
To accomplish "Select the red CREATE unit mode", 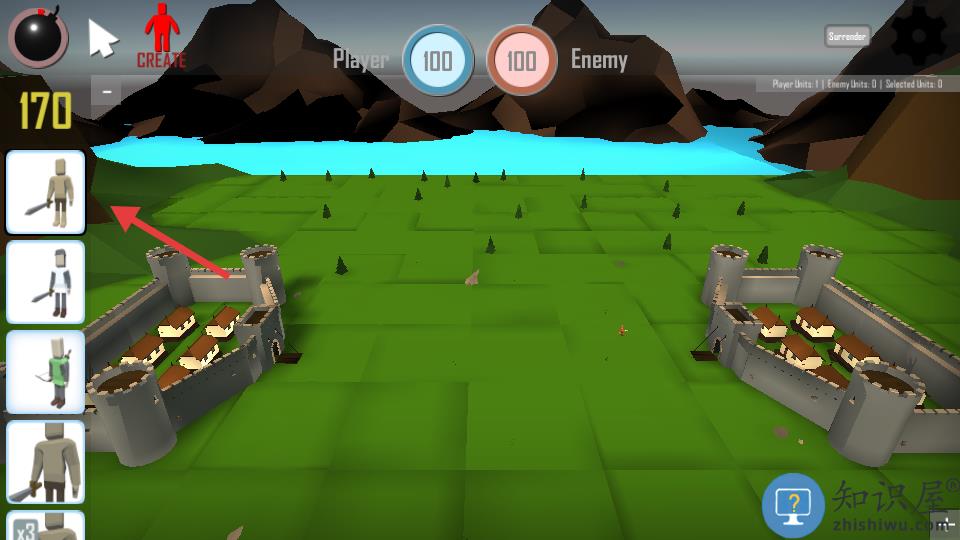I will pos(161,36).
